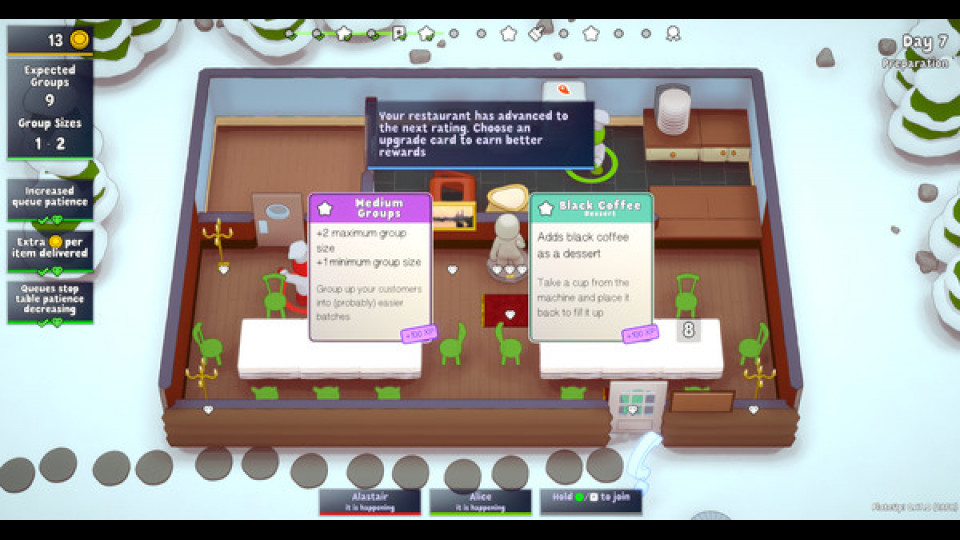Select Alastair's player panel
The height and width of the screenshot is (540, 960).
(370, 501)
